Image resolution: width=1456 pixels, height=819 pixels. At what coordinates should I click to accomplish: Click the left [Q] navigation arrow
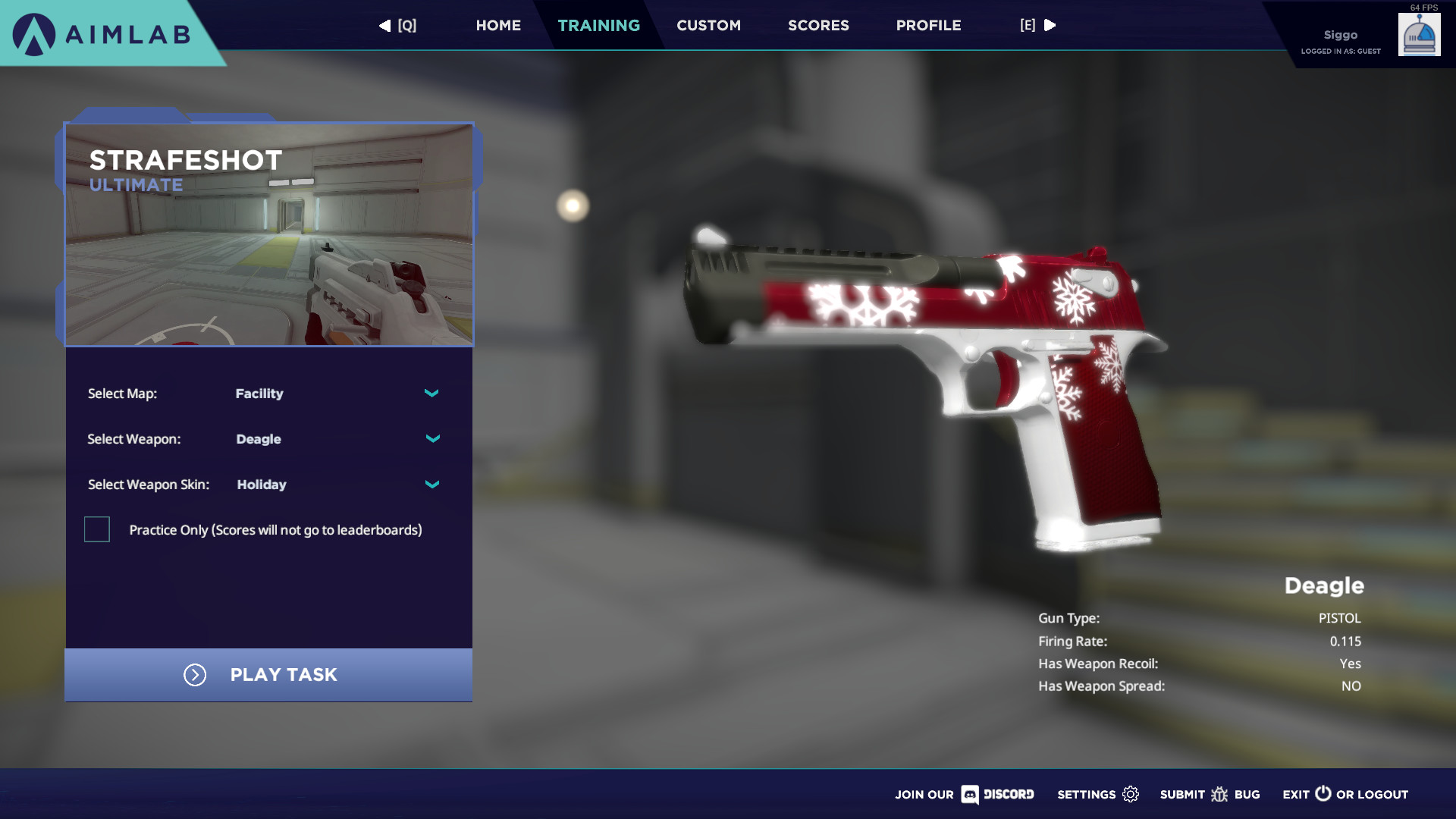384,25
